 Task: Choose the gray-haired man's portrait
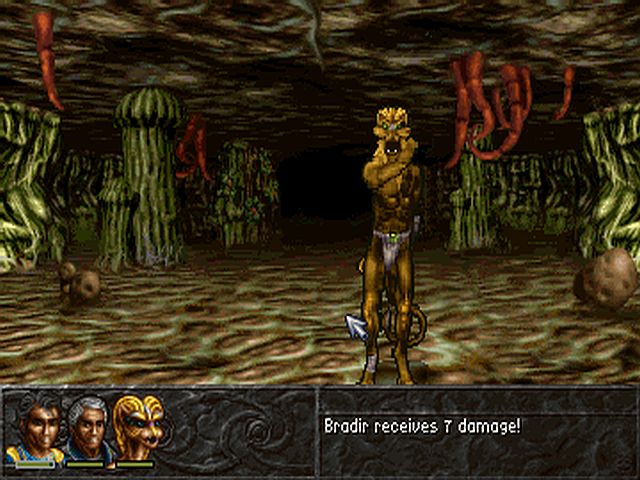86,427
